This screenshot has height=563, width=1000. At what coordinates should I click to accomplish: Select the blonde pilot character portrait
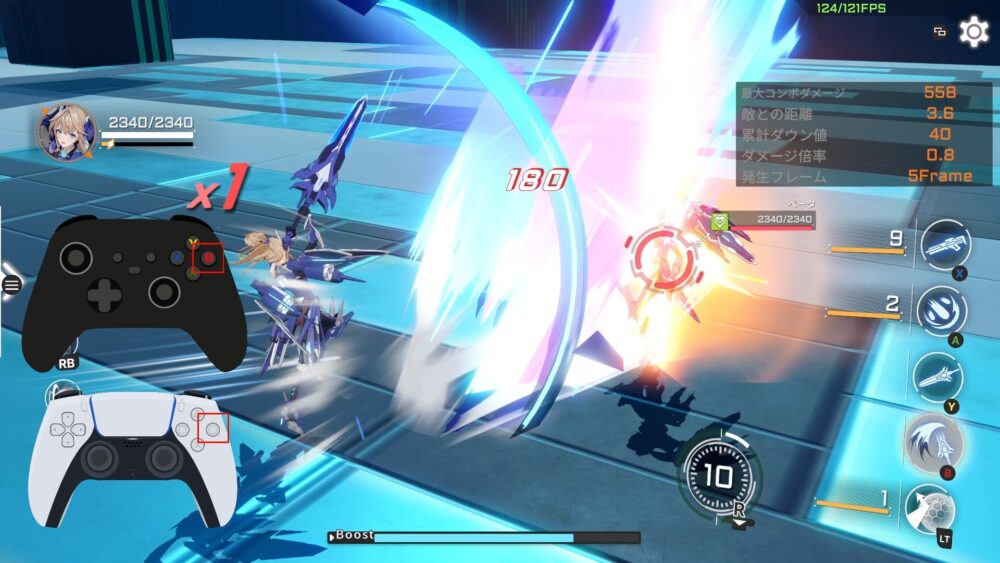(x=67, y=133)
